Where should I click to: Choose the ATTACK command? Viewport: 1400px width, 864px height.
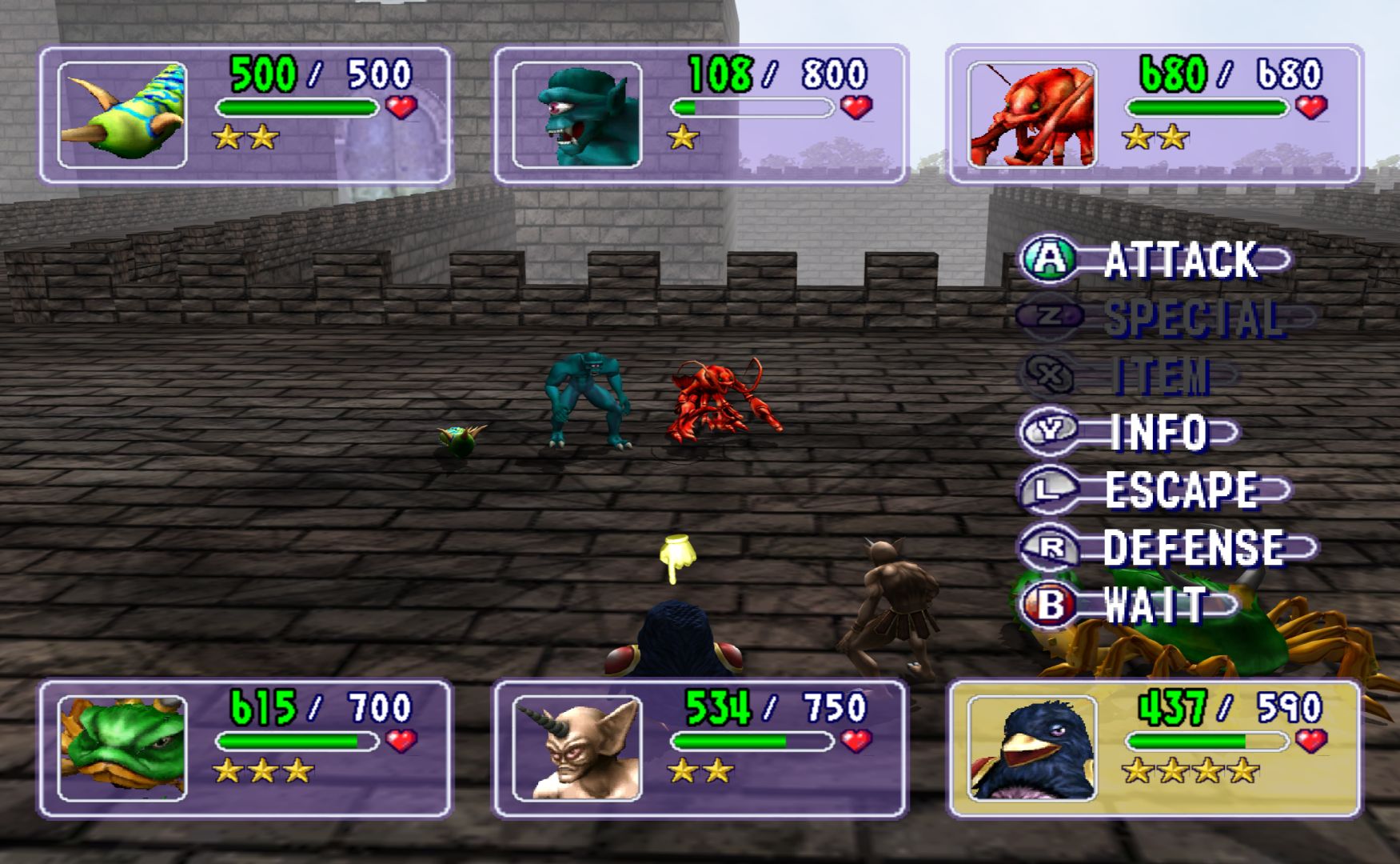click(1155, 259)
